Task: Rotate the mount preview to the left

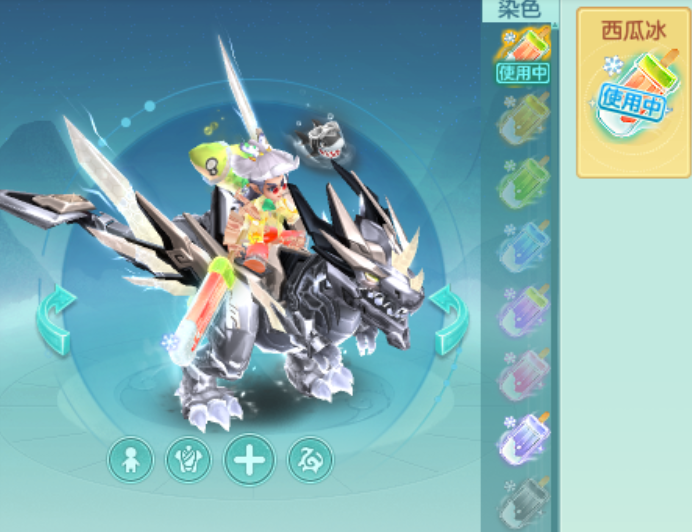Action: click(x=55, y=319)
